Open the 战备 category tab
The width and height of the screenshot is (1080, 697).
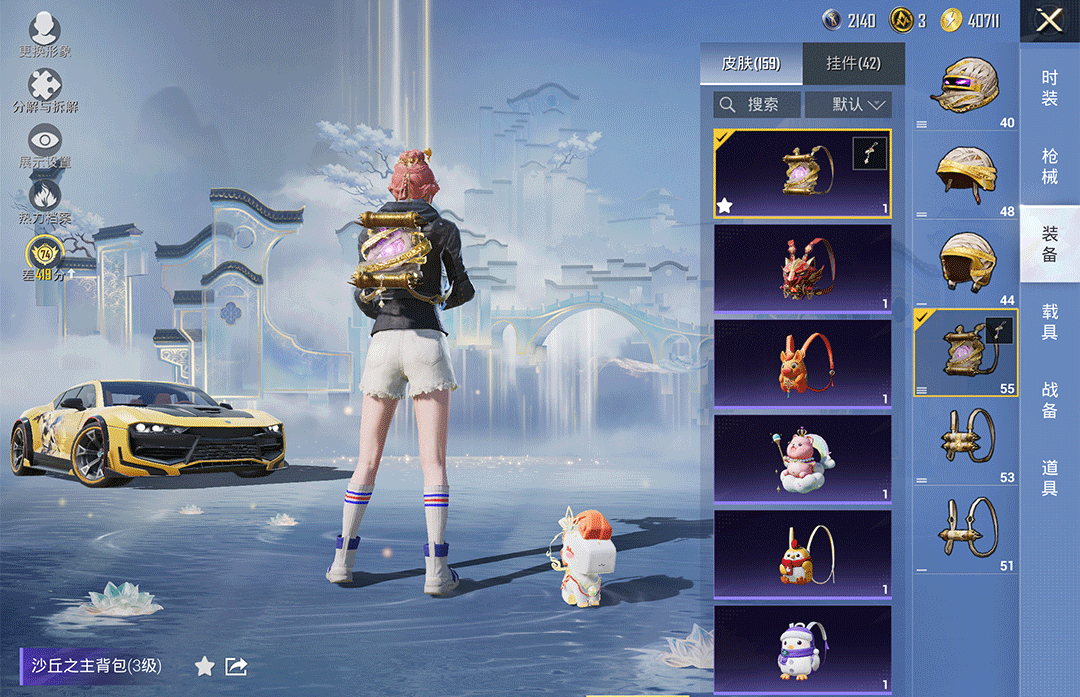[x=1049, y=400]
